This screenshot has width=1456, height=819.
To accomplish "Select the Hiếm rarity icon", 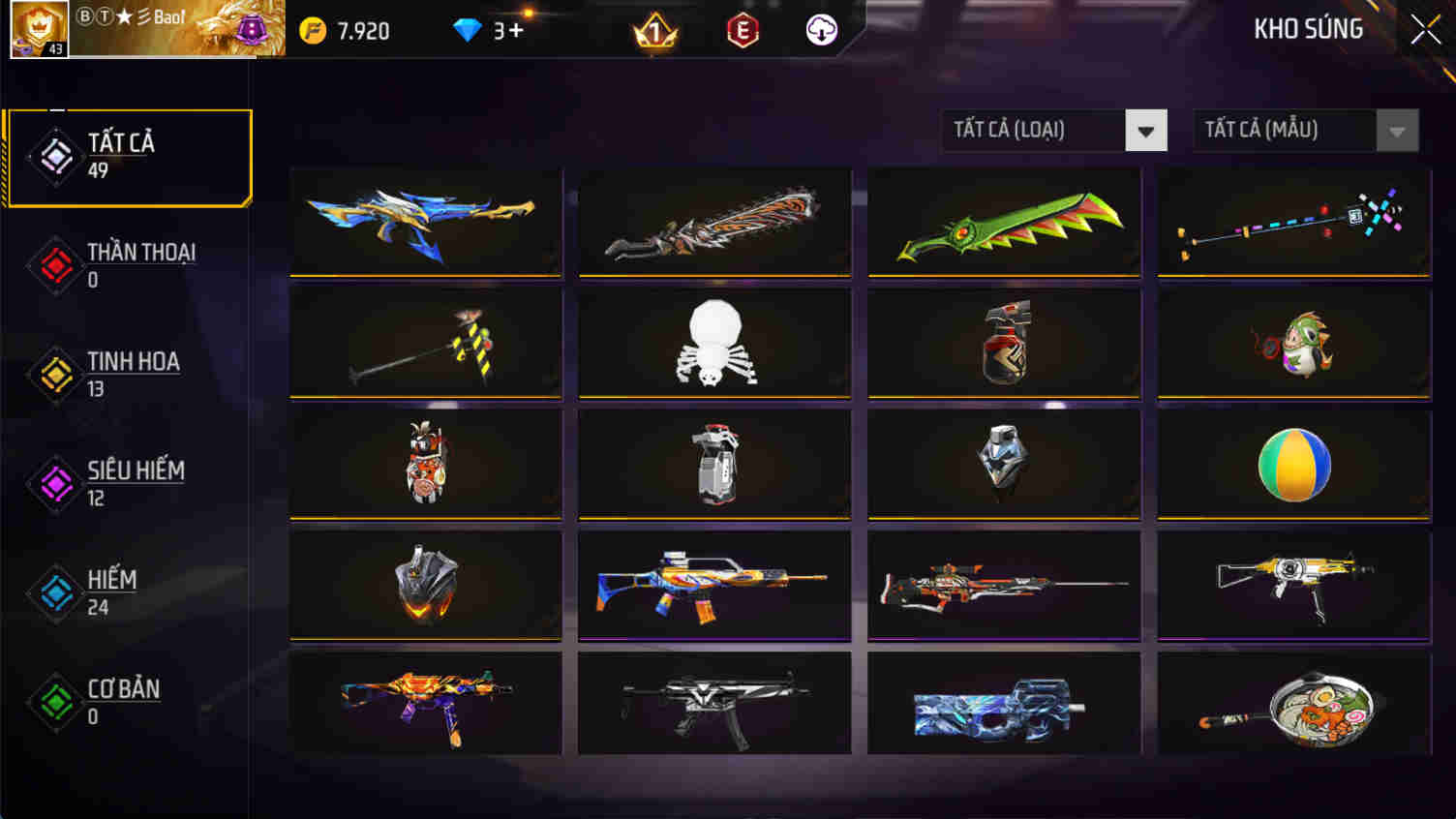I will [53, 591].
